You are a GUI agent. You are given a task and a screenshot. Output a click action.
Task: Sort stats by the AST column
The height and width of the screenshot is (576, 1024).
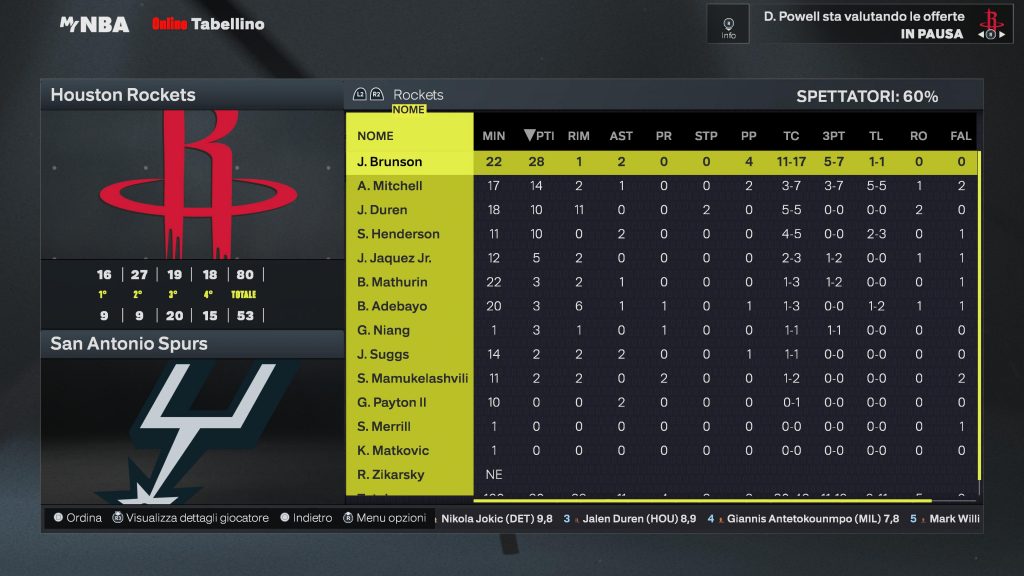point(621,136)
